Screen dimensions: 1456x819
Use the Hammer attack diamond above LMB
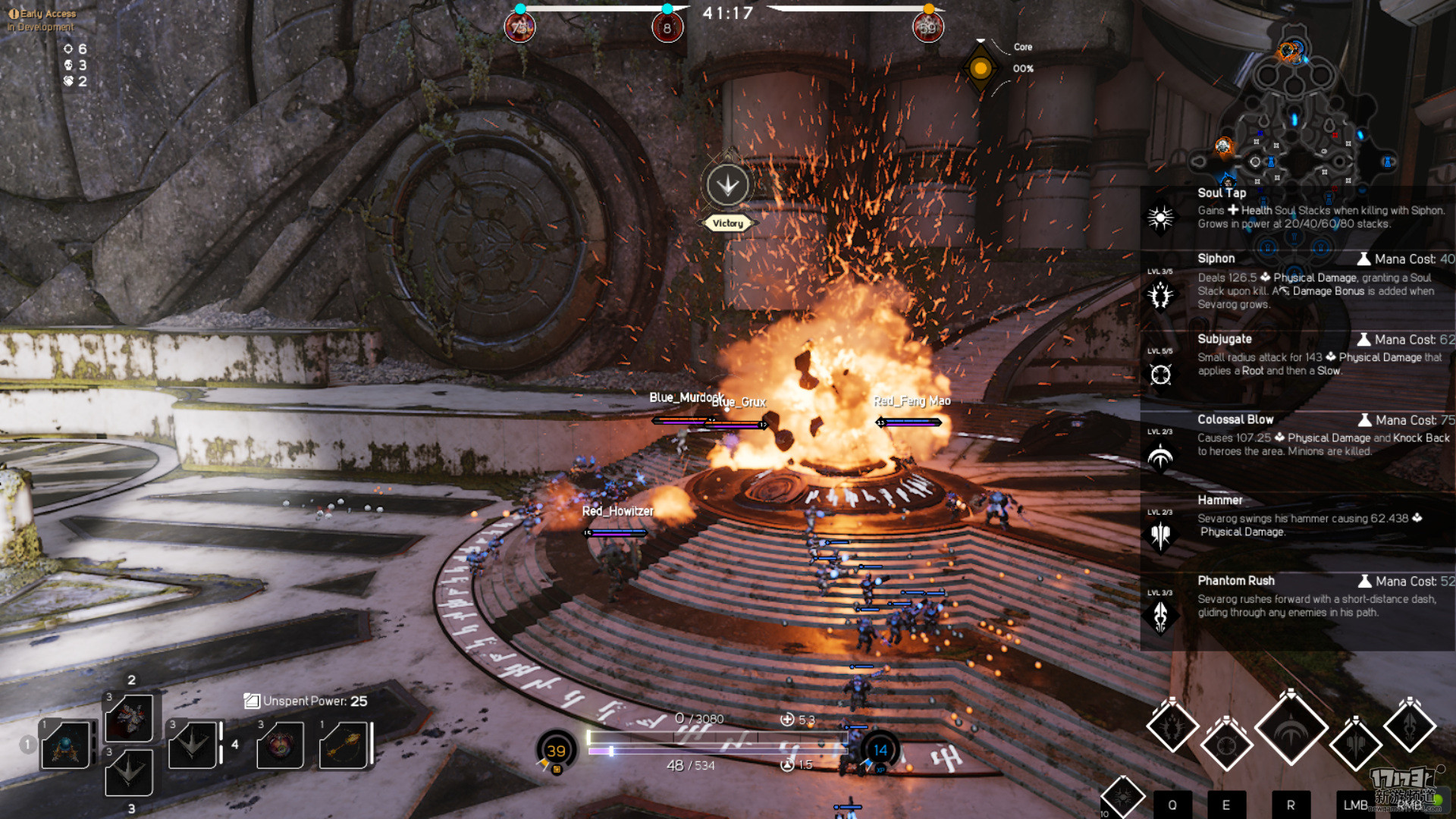(1356, 744)
